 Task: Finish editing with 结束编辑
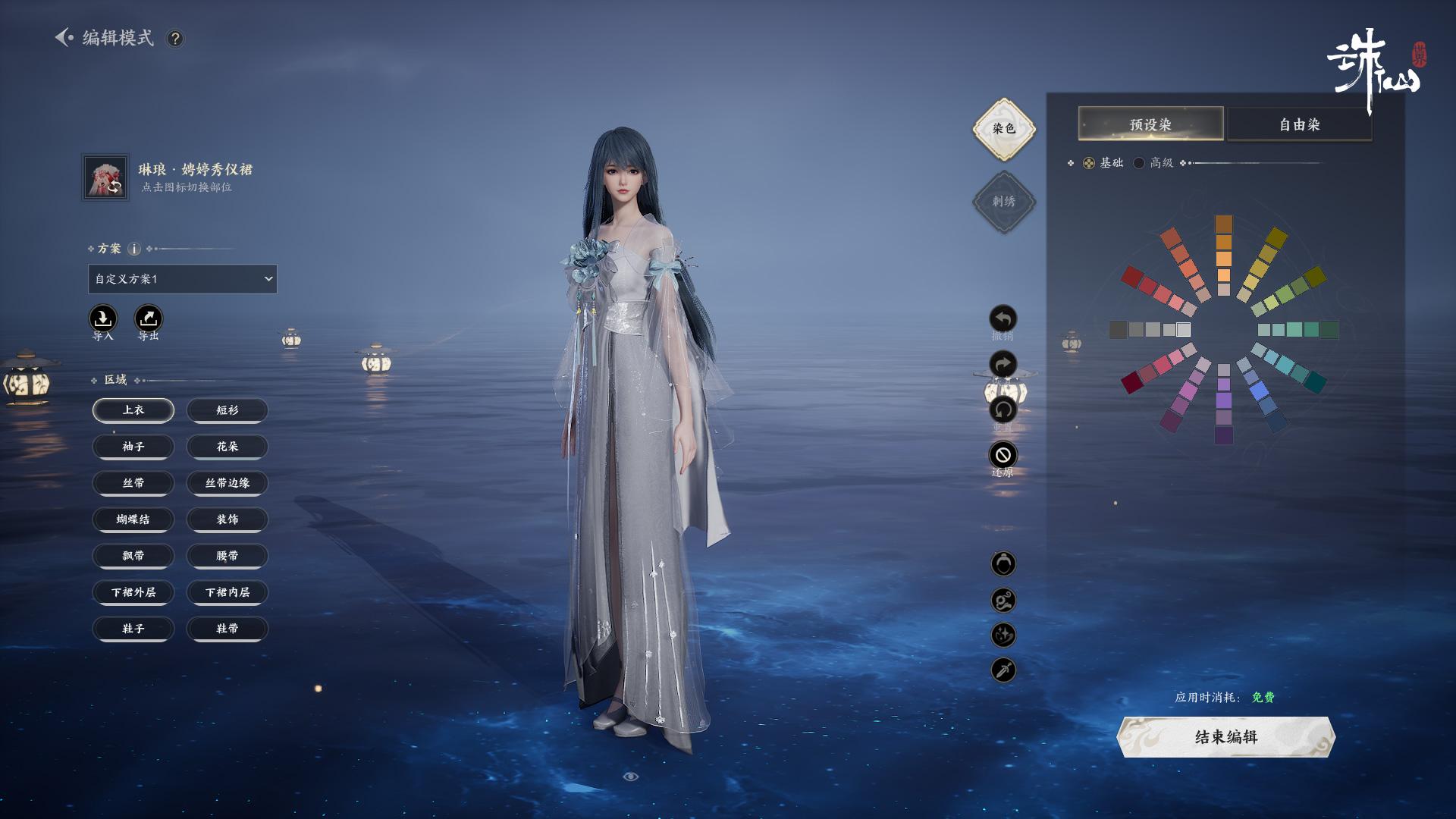pos(1225,737)
